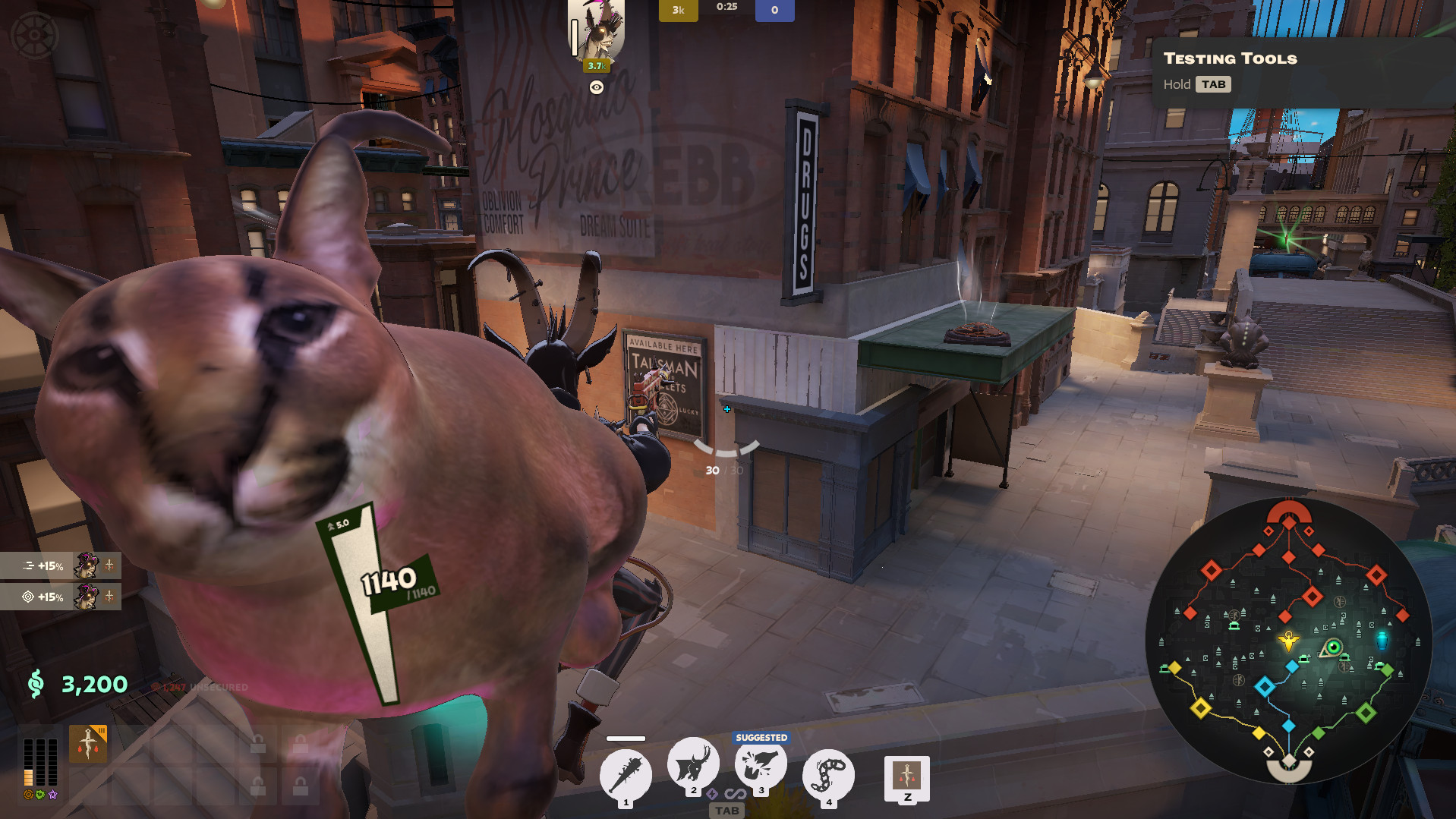Screen dimensions: 1456x819
Task: Click the blue 0 score counter
Action: tap(774, 10)
